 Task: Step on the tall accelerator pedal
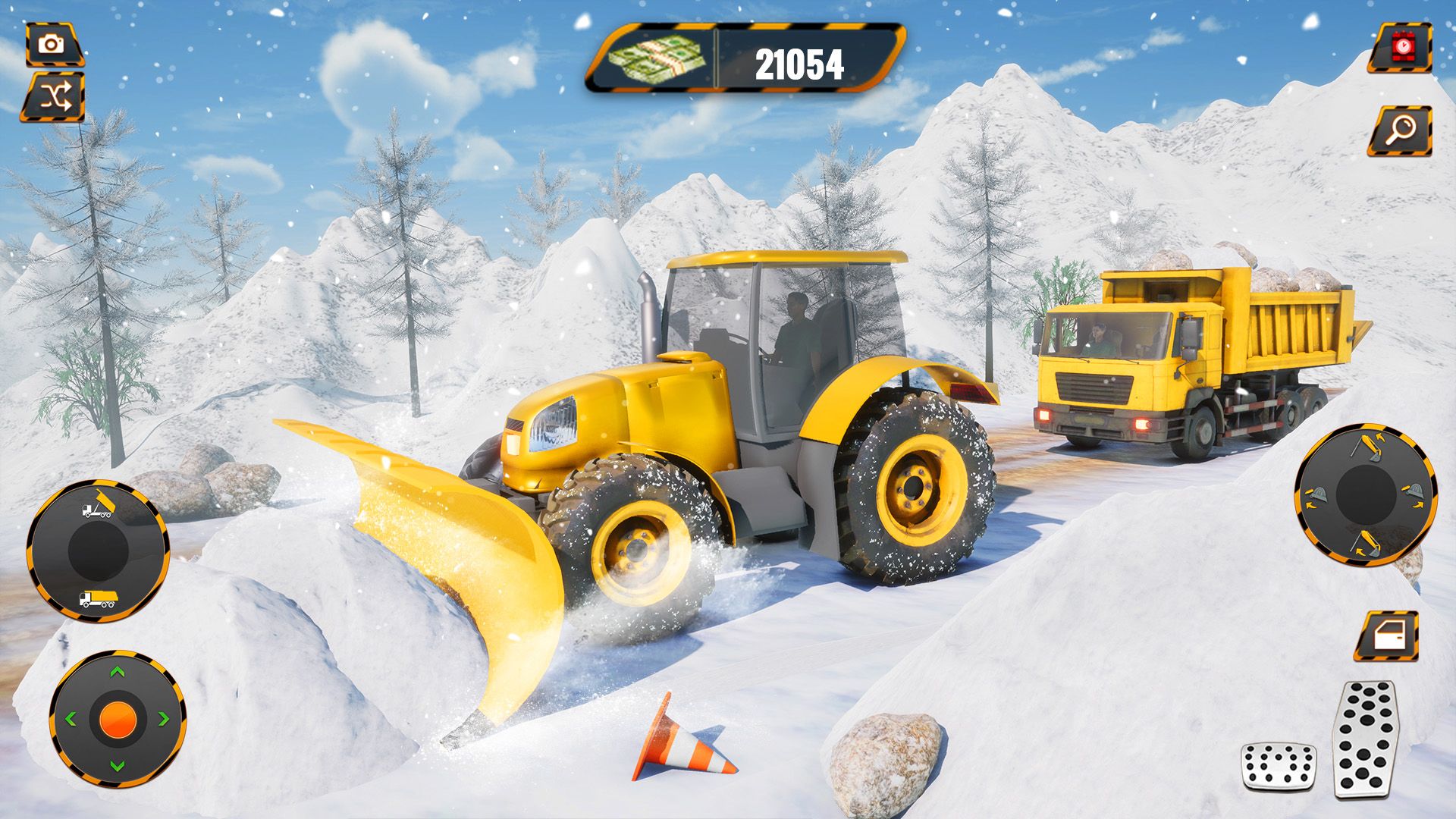(1366, 739)
